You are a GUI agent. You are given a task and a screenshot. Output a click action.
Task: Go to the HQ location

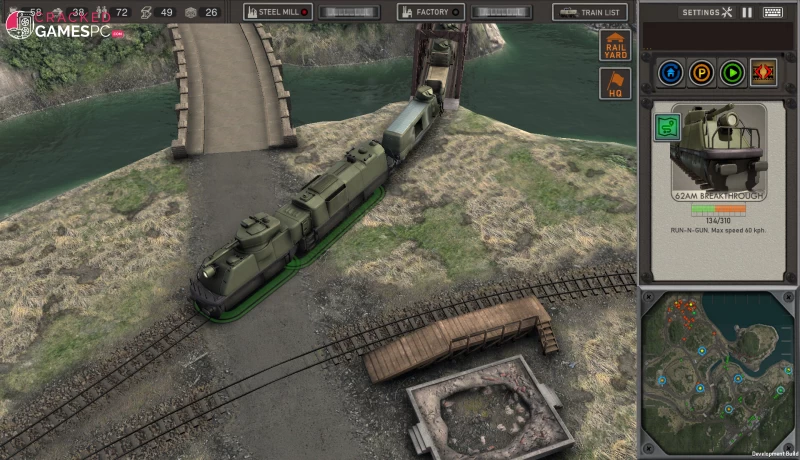tap(615, 83)
